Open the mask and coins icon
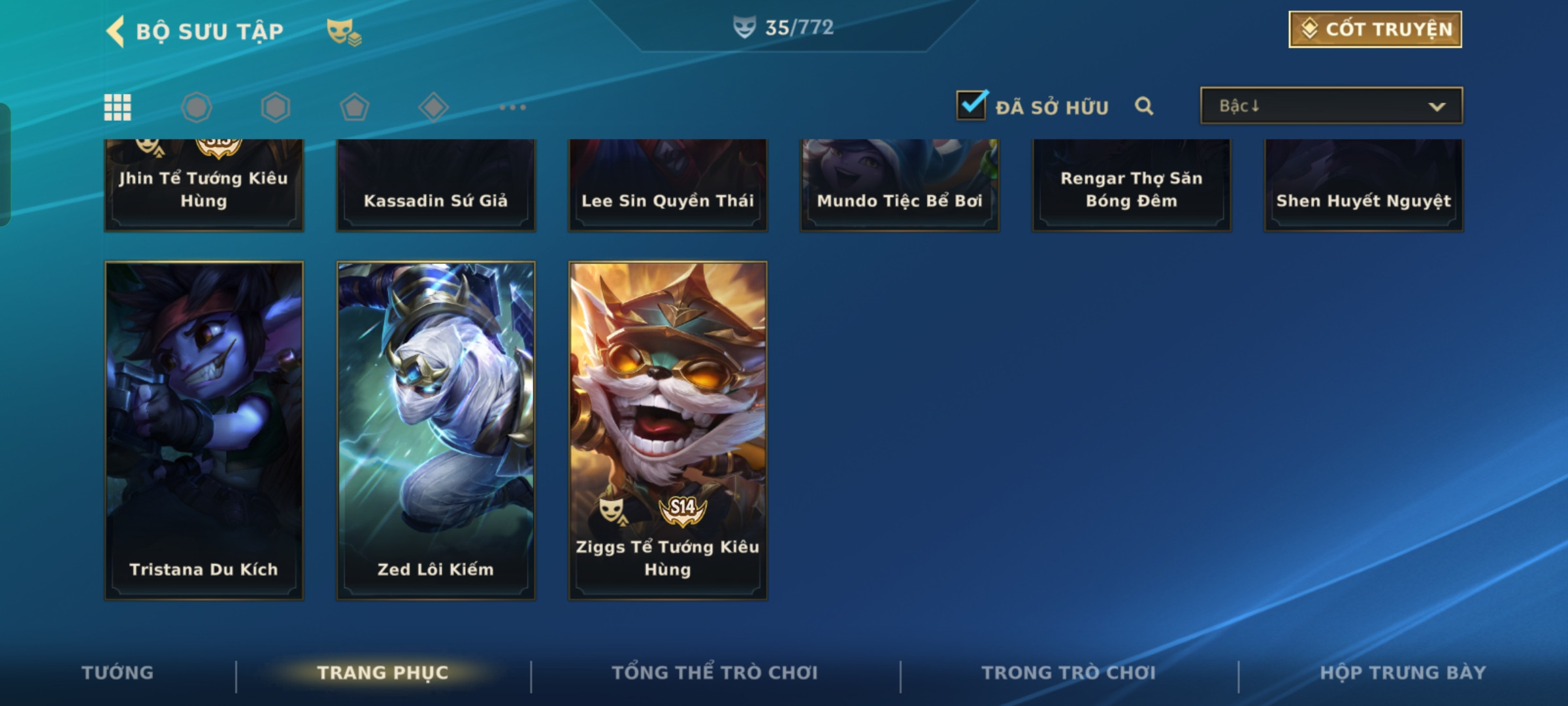The width and height of the screenshot is (1568, 706). click(344, 31)
